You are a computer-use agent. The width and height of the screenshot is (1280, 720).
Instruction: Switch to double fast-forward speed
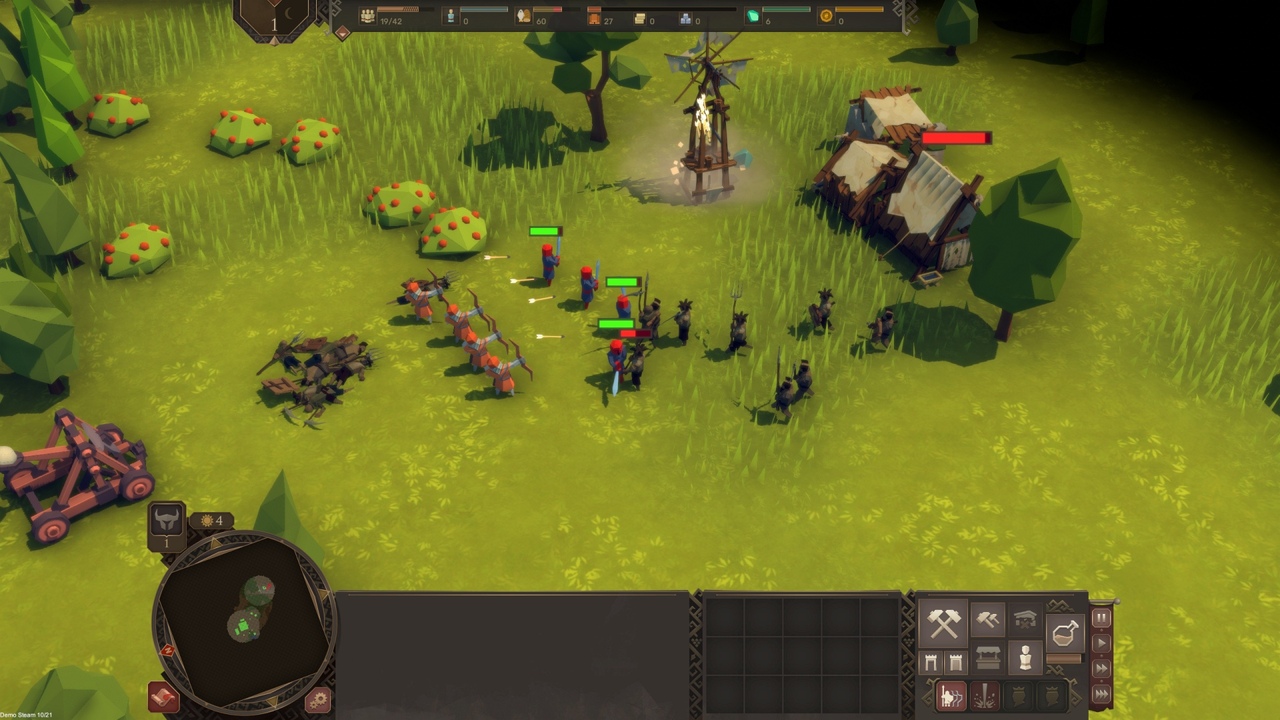(1101, 668)
